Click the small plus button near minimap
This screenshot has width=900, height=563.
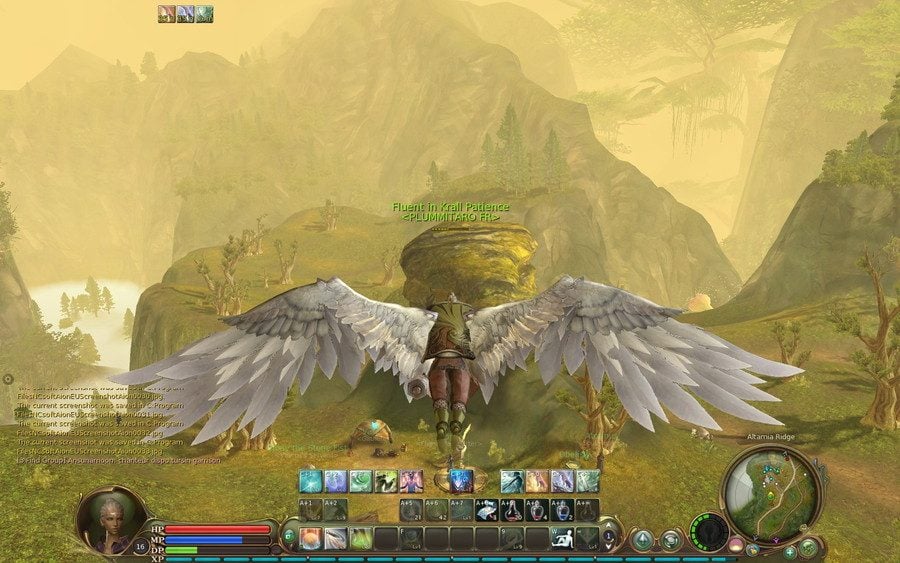tap(789, 552)
